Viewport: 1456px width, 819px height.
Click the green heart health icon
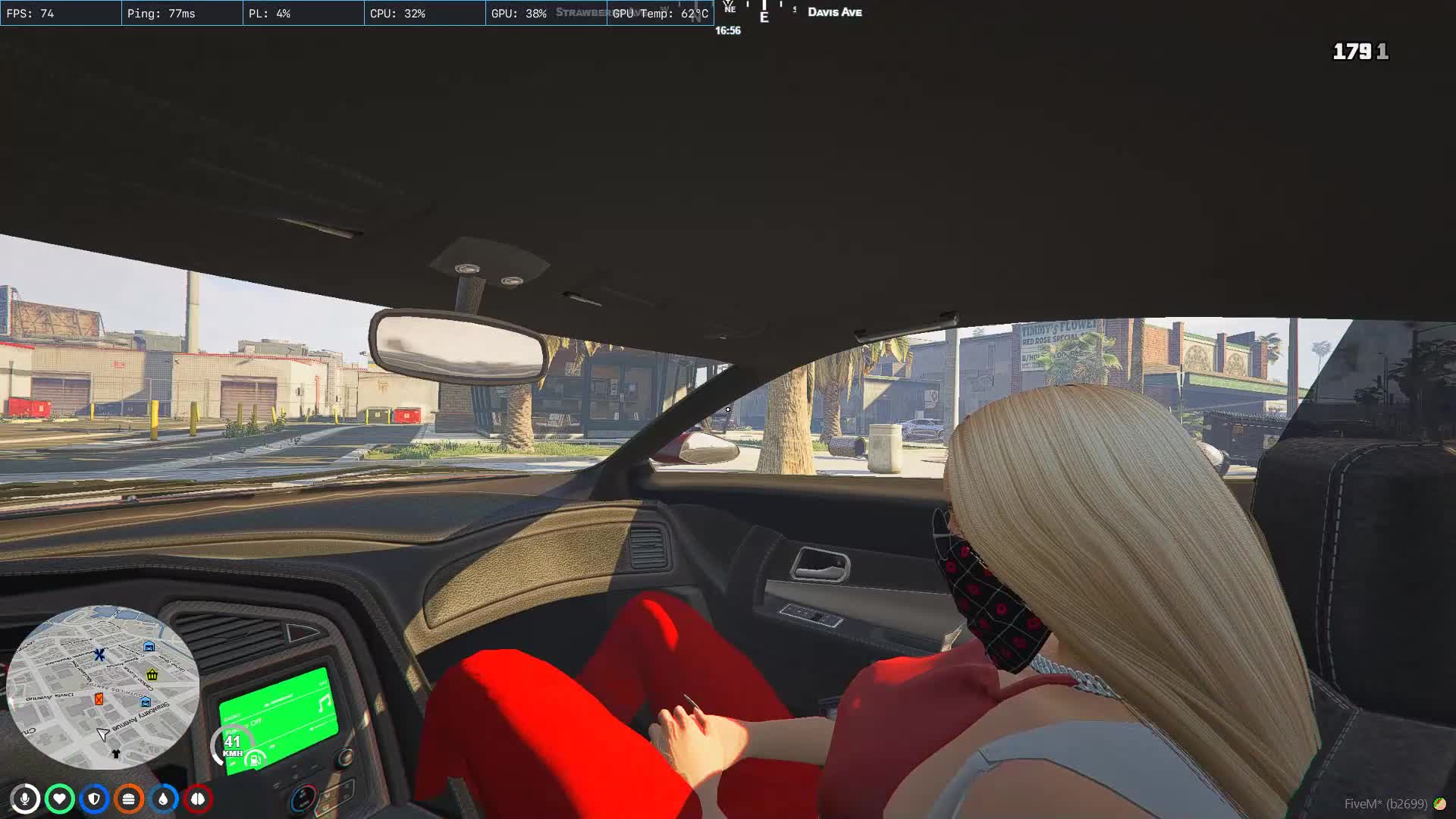(x=59, y=799)
